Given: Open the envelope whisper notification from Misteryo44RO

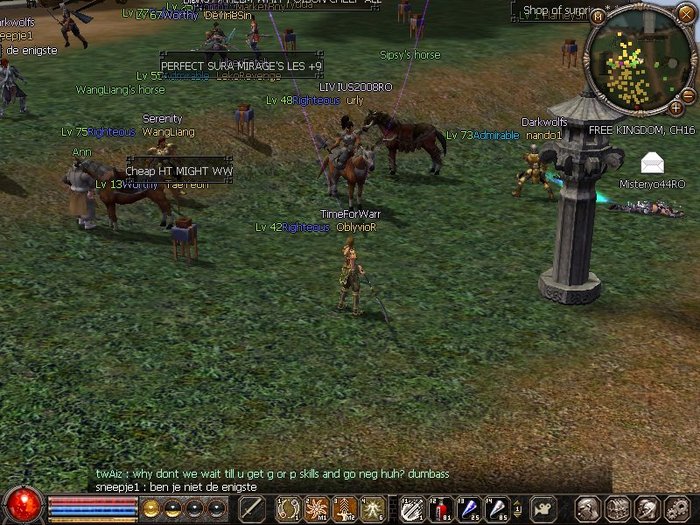Looking at the screenshot, I should pos(652,163).
